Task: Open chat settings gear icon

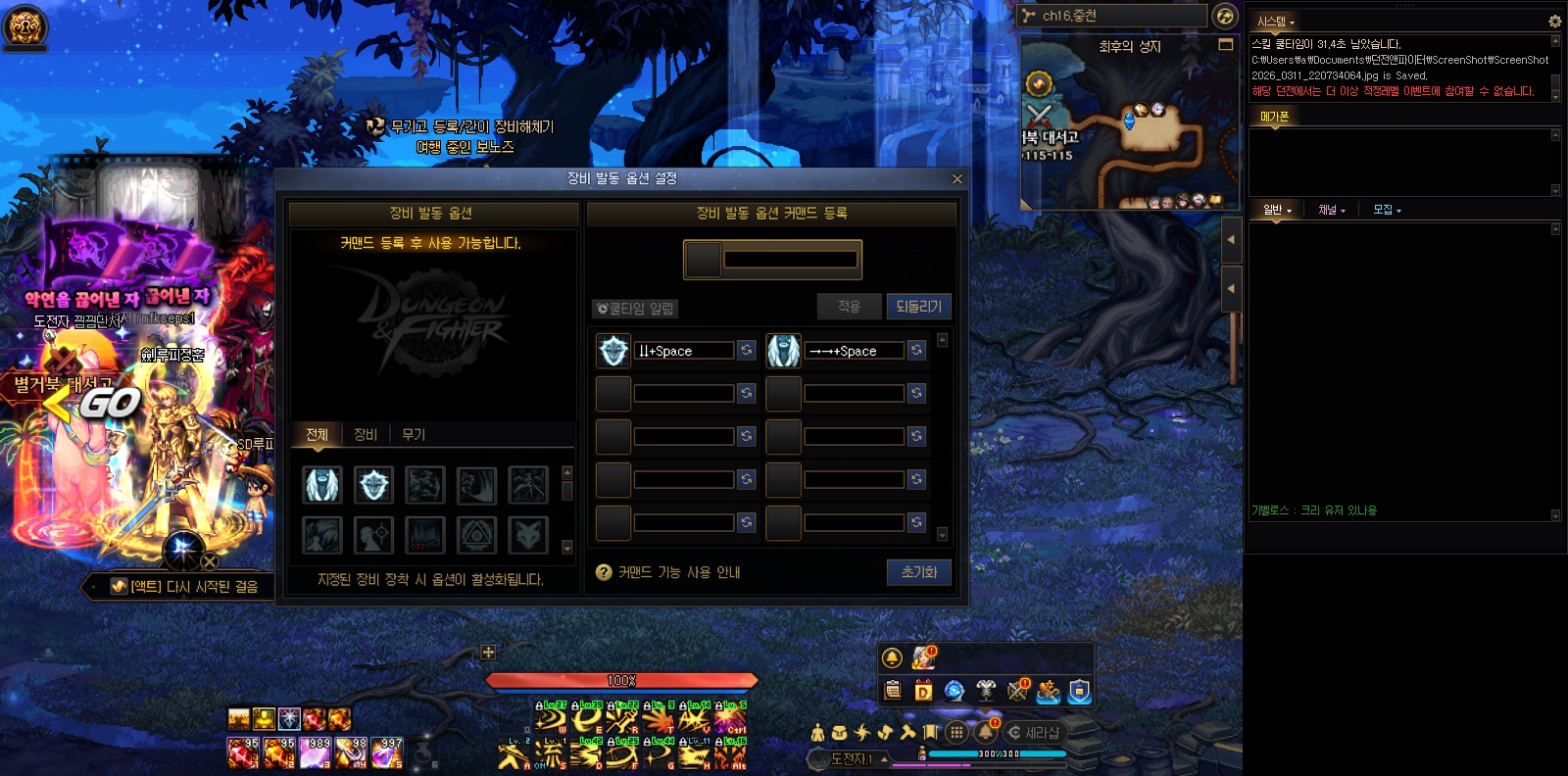Action: coord(1554,22)
